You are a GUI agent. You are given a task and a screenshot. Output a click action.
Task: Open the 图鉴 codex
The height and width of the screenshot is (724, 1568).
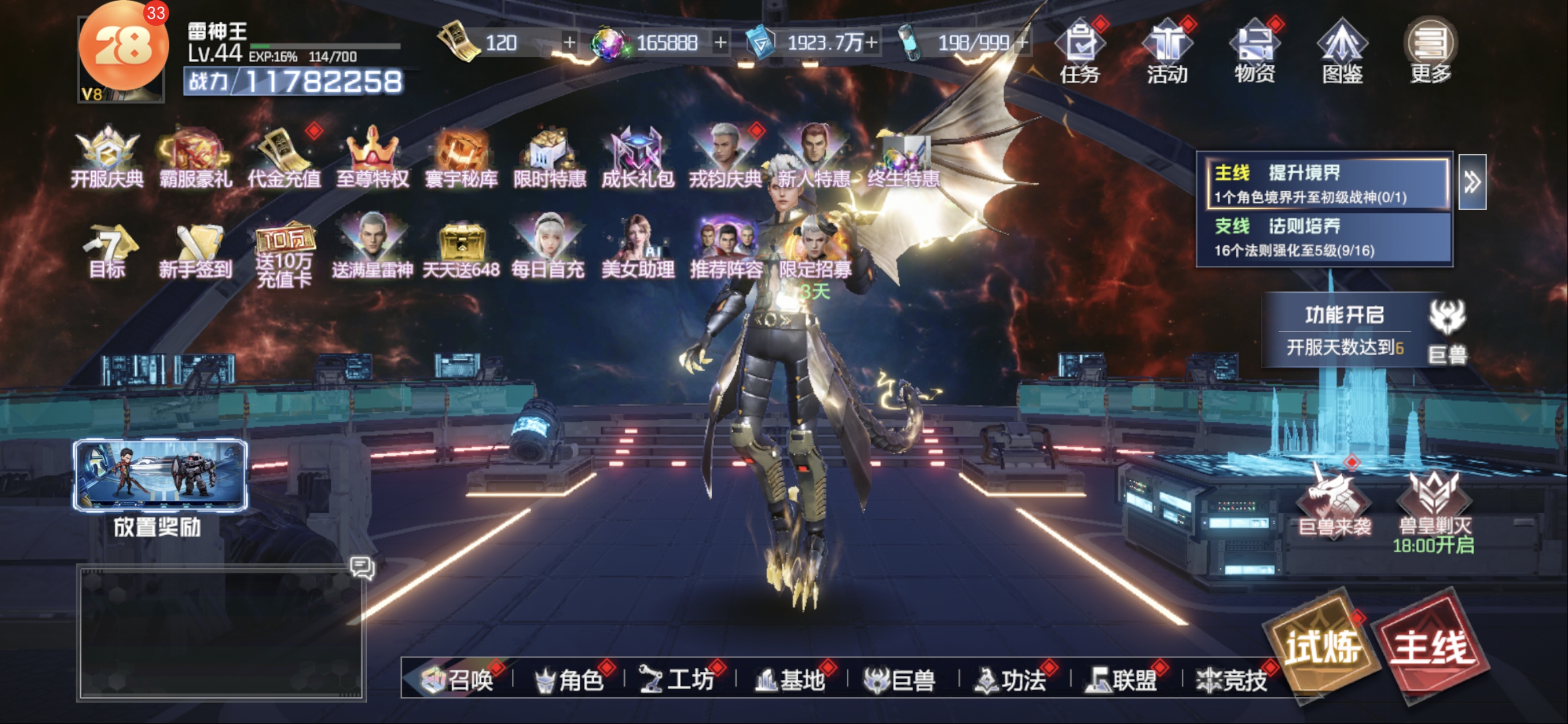[1342, 51]
